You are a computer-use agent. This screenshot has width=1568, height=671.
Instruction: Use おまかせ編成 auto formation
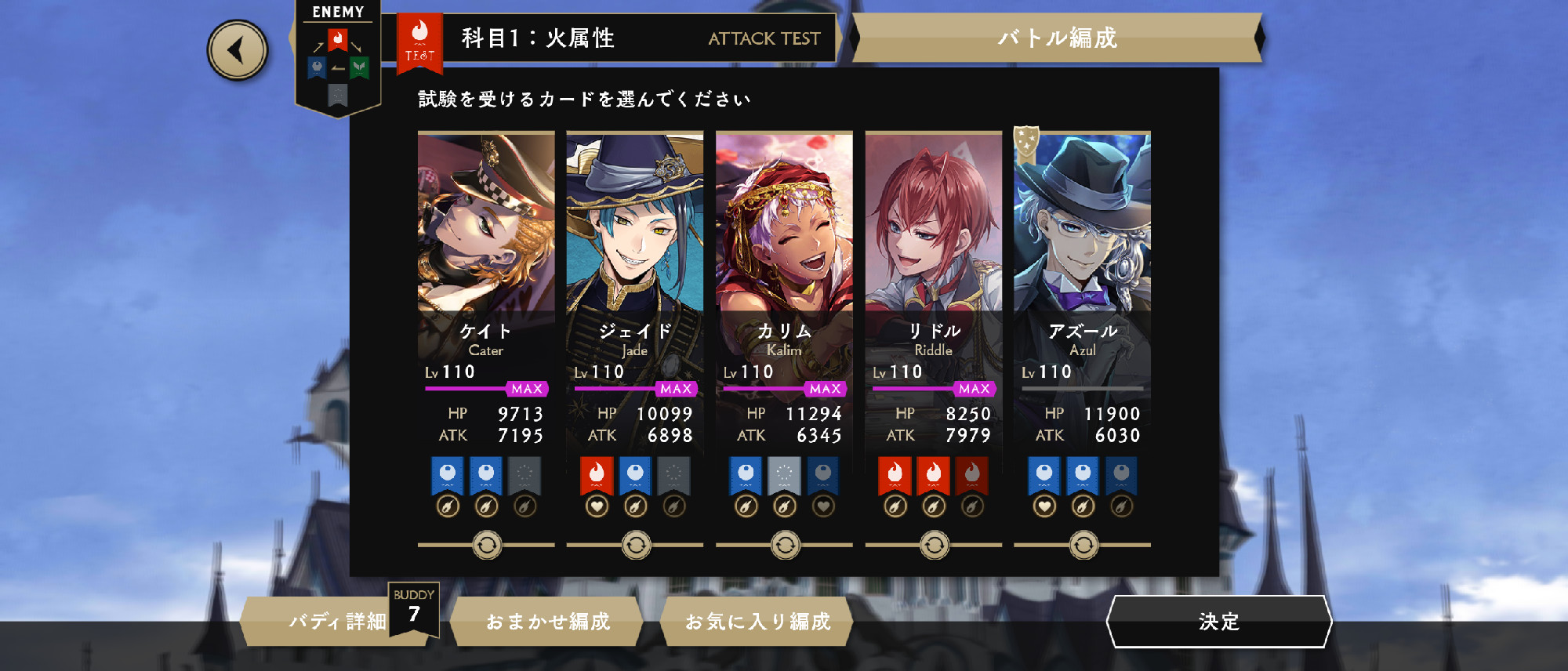547,622
